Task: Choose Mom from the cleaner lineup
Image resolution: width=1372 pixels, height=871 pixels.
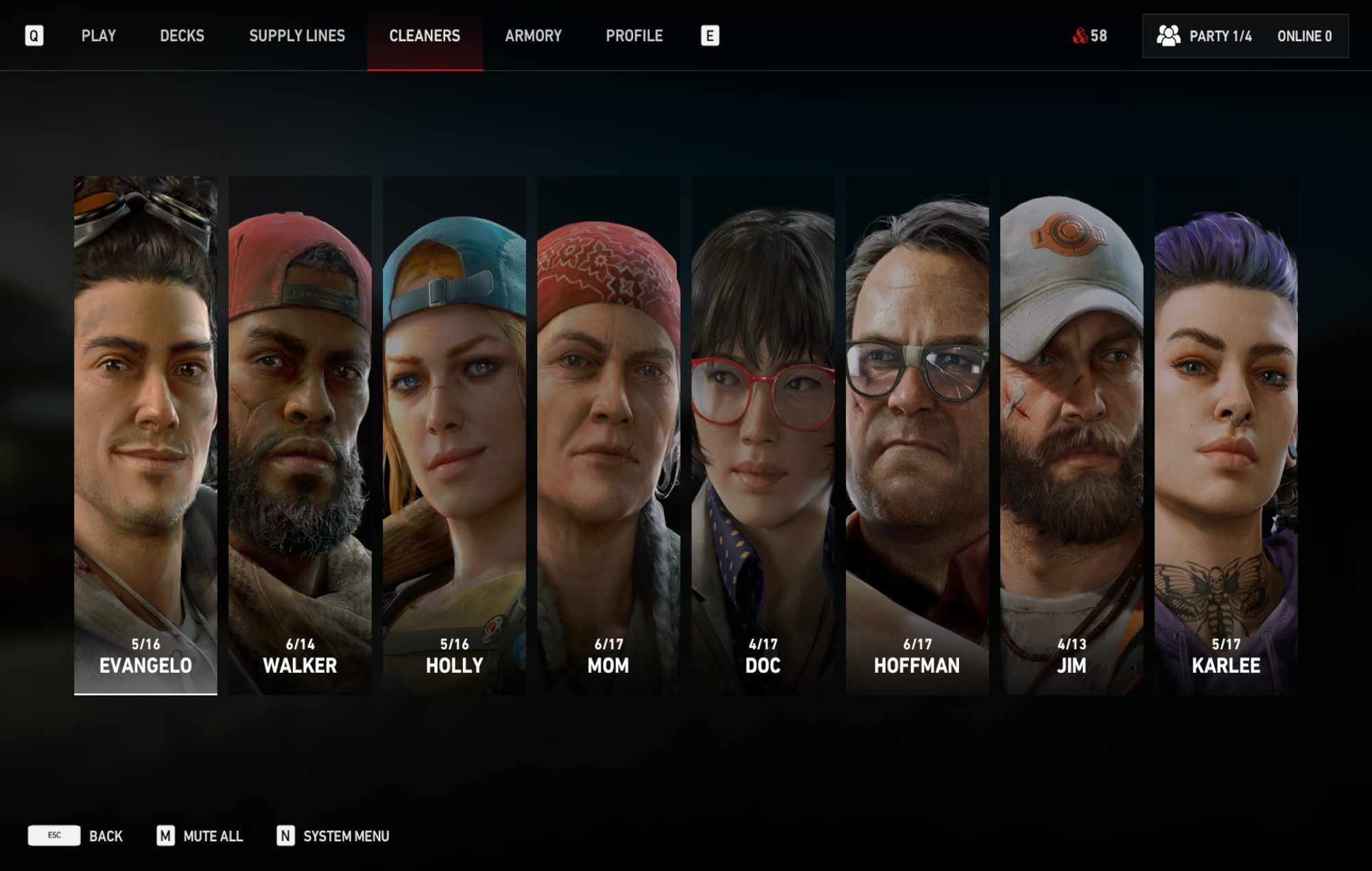Action: point(608,435)
